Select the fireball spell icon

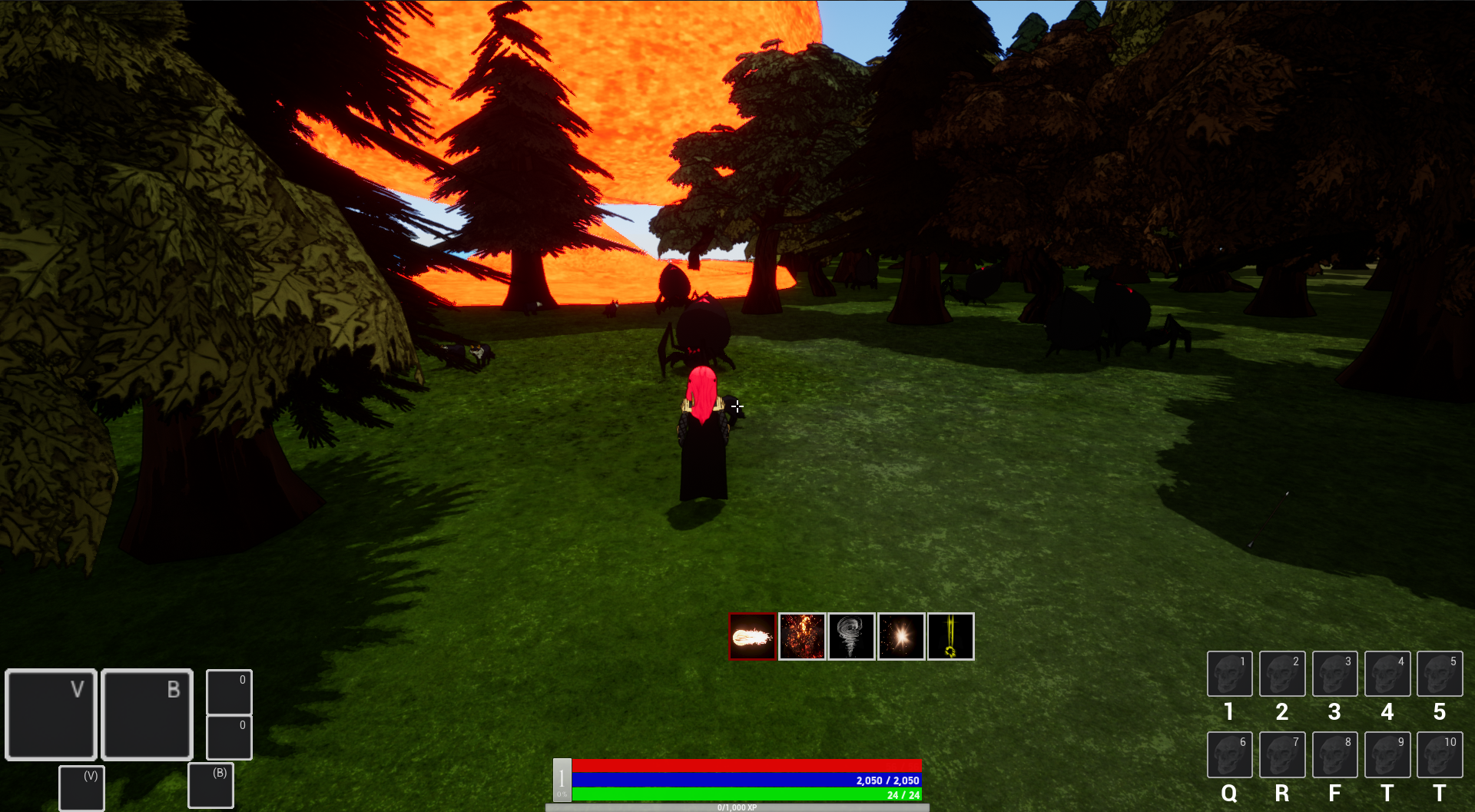pyautogui.click(x=751, y=636)
